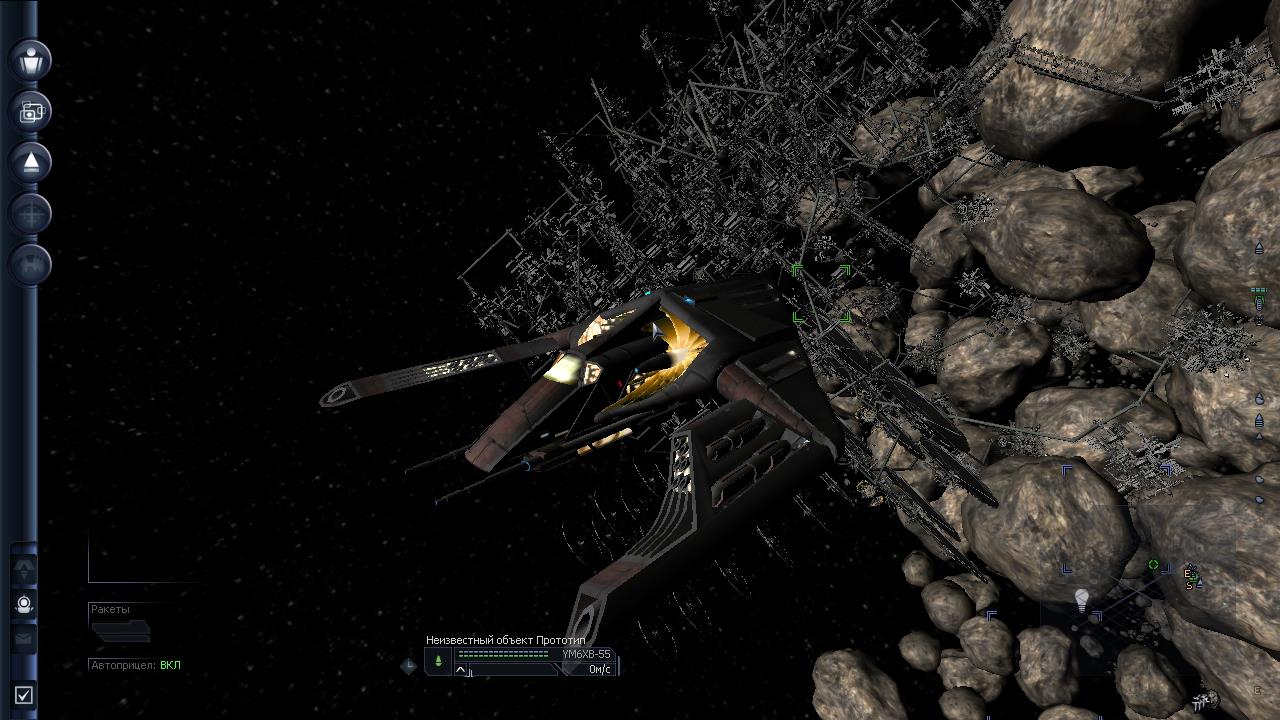Click the eject triangle icon
Image resolution: width=1280 pixels, height=720 pixels.
coord(31,162)
